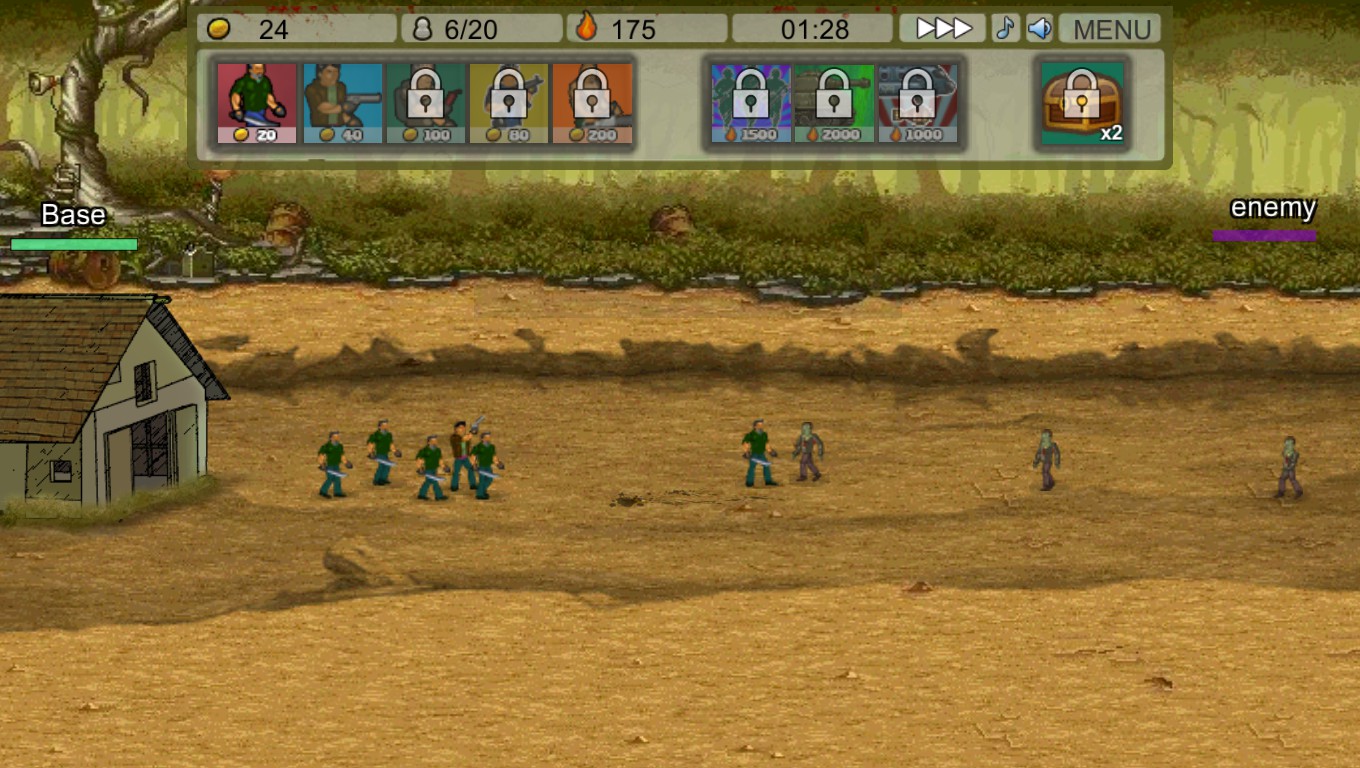
Task: Click the enemy progress bar
Action: click(1262, 235)
